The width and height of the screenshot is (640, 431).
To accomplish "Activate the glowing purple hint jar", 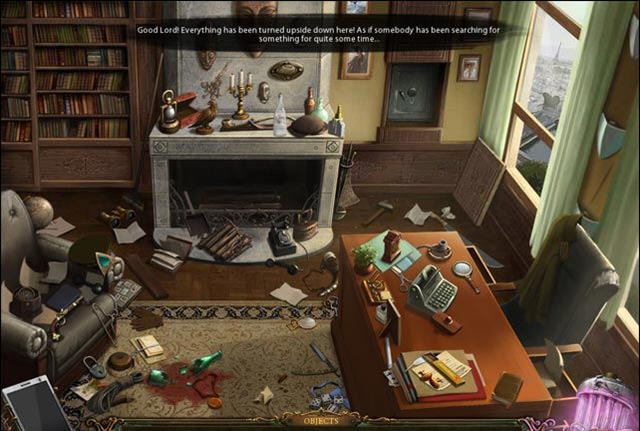I will (604, 405).
